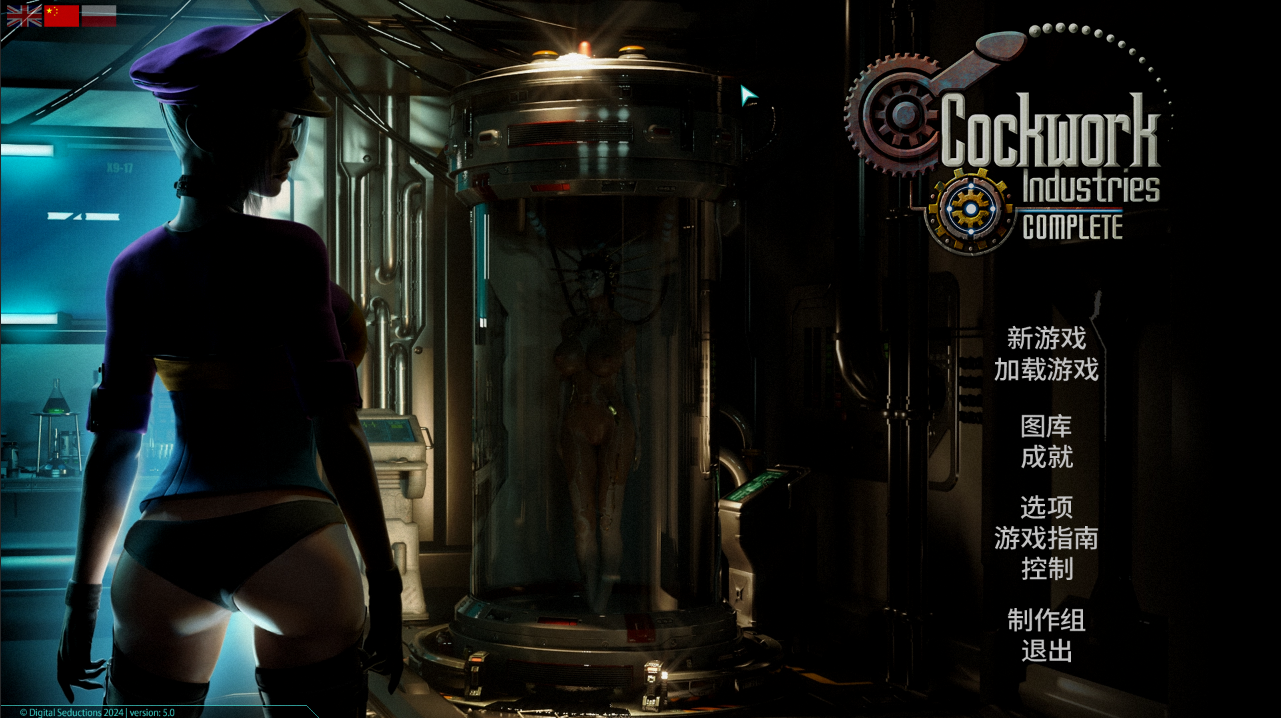Open the gallery (图库)
Image resolution: width=1281 pixels, height=718 pixels.
coord(1046,427)
